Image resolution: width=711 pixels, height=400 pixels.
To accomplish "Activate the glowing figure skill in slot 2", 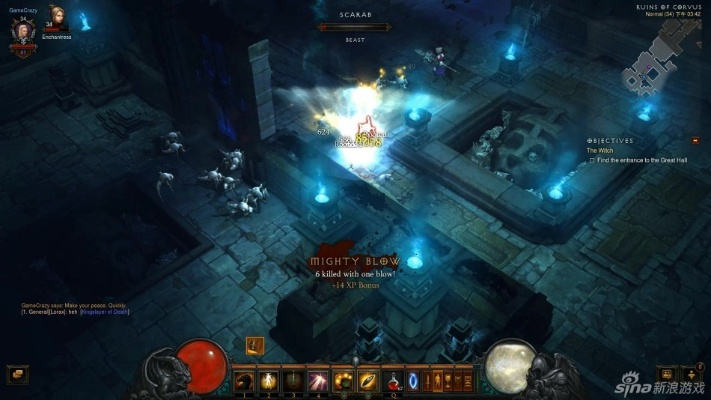I will (269, 380).
